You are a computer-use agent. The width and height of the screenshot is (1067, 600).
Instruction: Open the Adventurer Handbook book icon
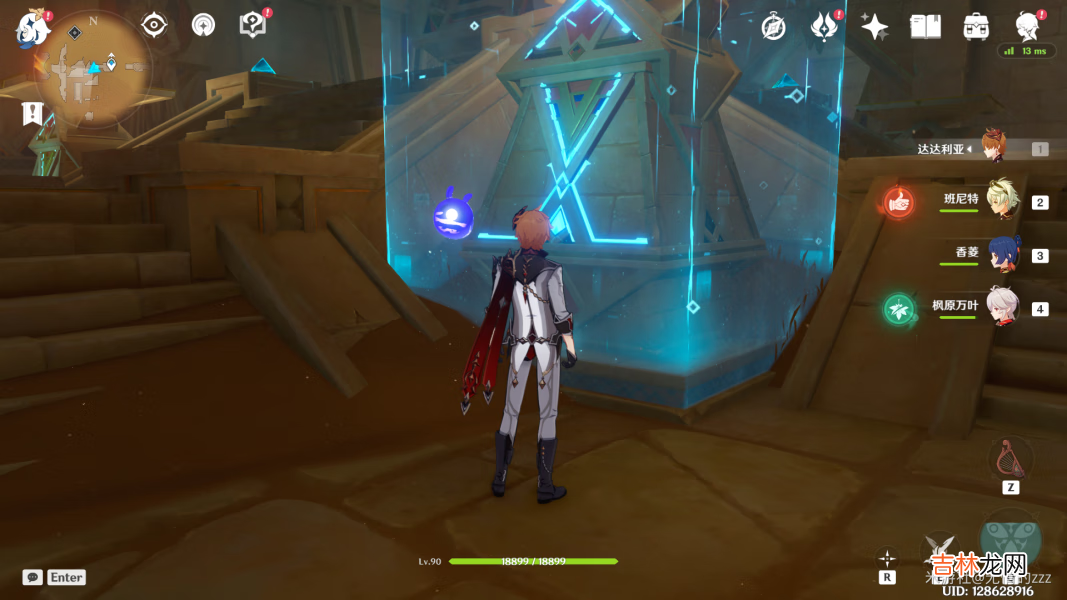pos(925,27)
